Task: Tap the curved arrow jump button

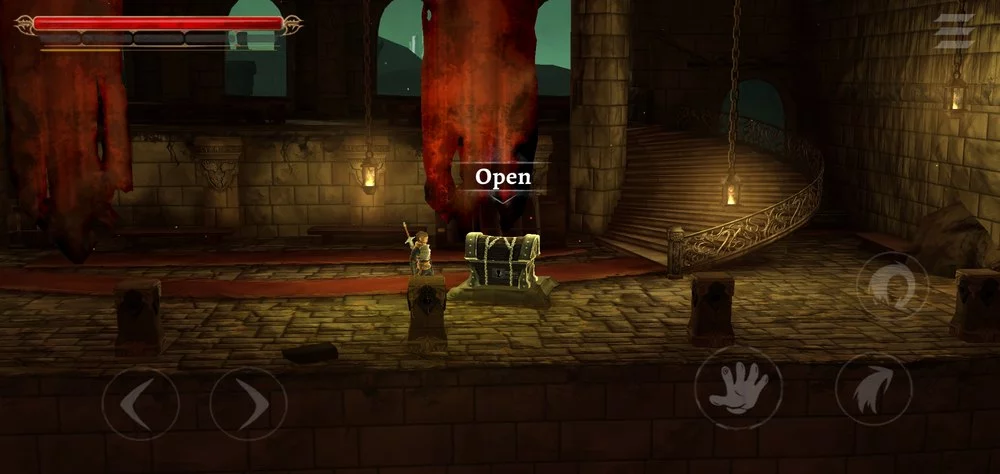Action: coord(873,389)
